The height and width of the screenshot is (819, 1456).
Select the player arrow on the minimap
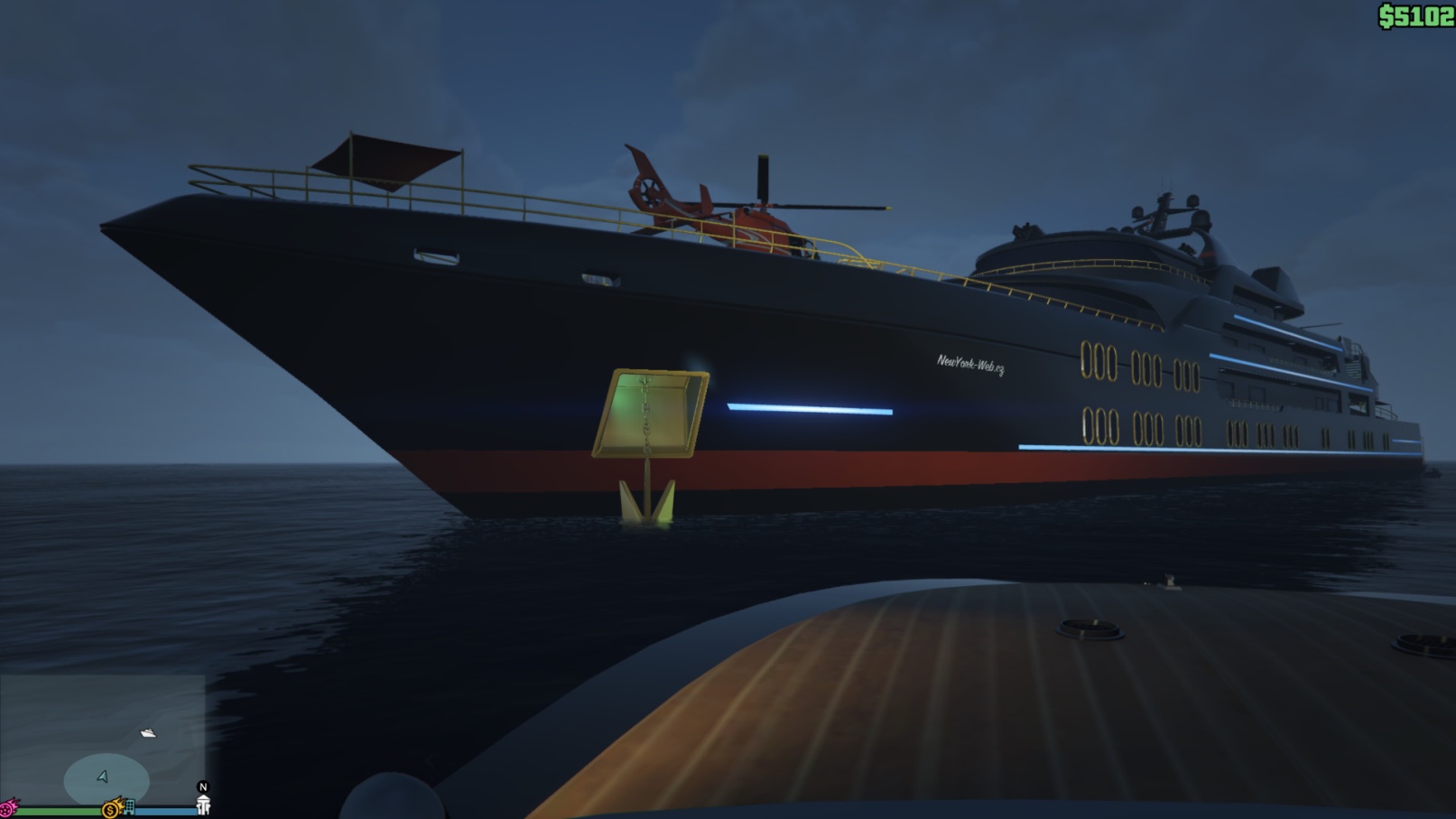[x=103, y=777]
